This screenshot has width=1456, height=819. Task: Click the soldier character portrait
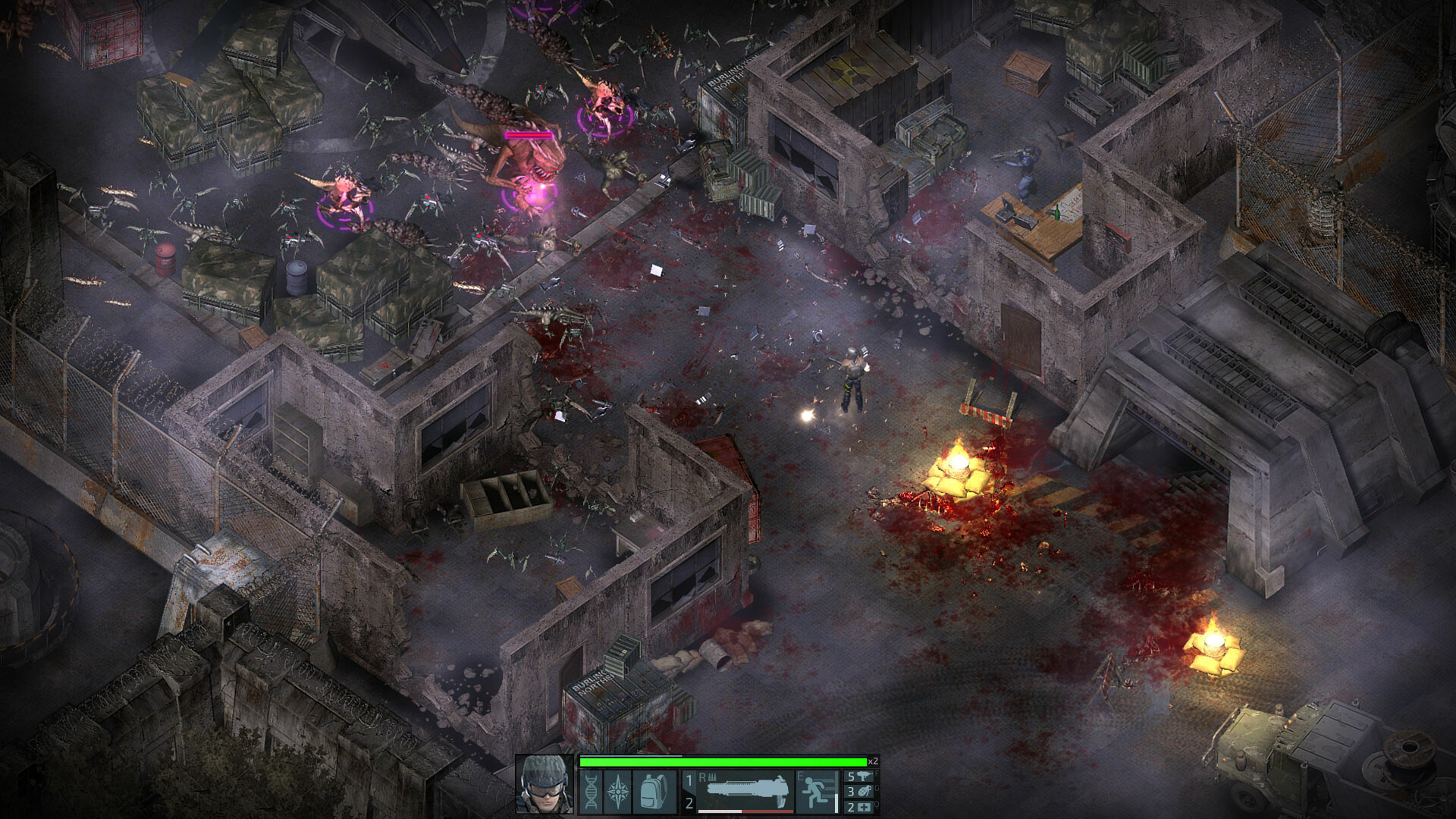pos(544,784)
